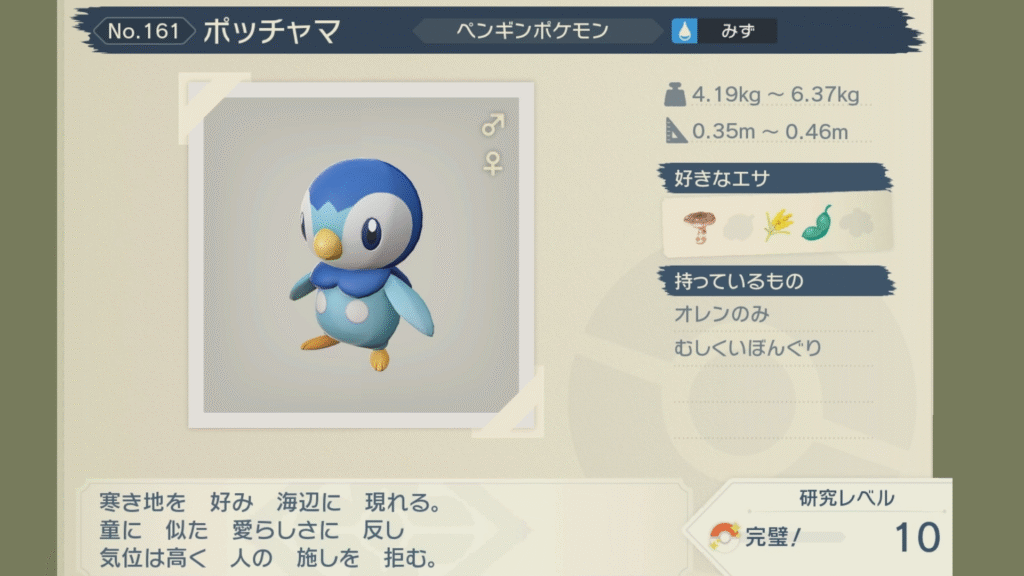Choose the female gender symbol
This screenshot has width=1024, height=576.
(x=492, y=163)
